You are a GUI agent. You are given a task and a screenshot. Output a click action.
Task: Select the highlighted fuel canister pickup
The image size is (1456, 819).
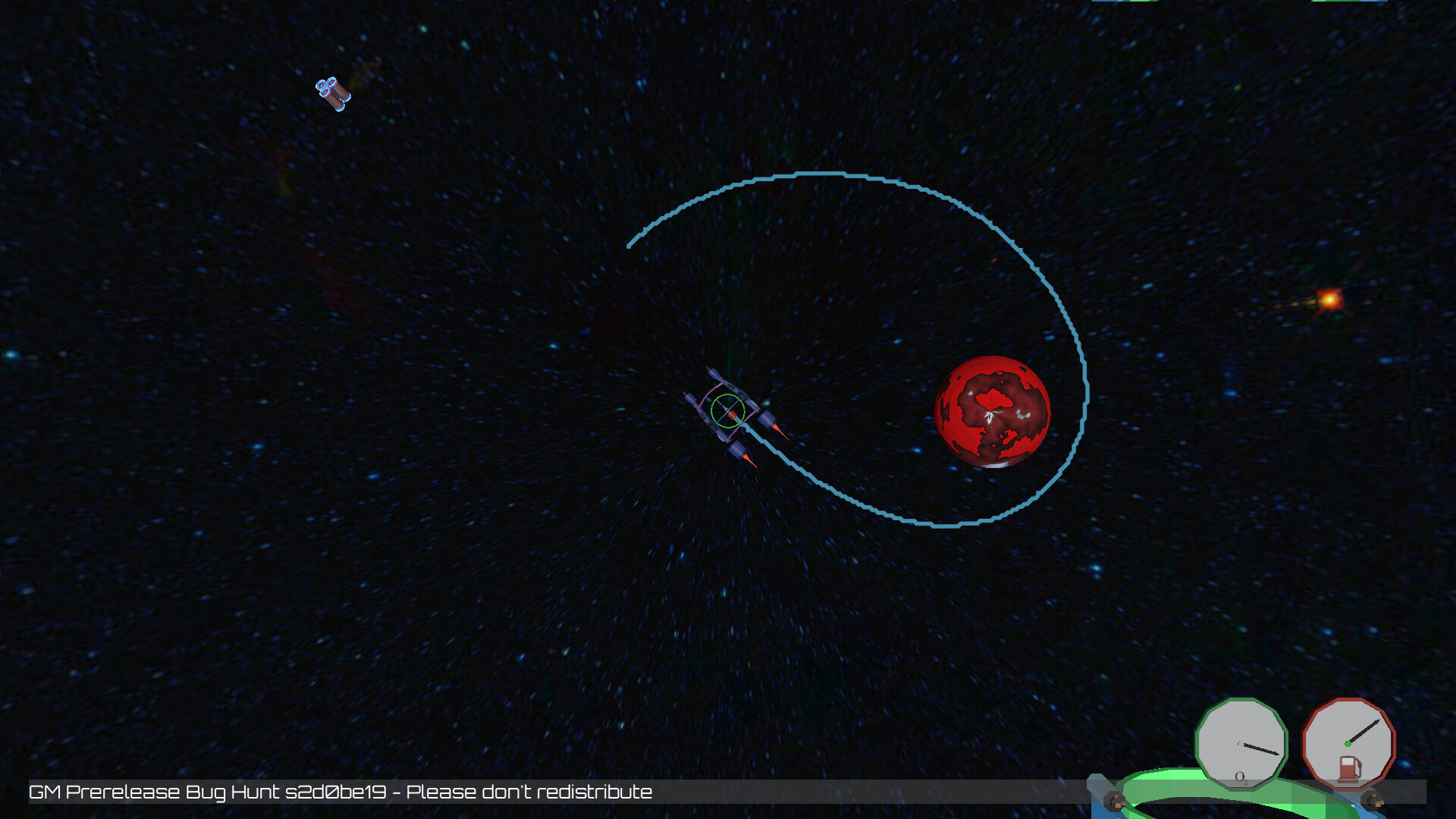click(x=334, y=93)
